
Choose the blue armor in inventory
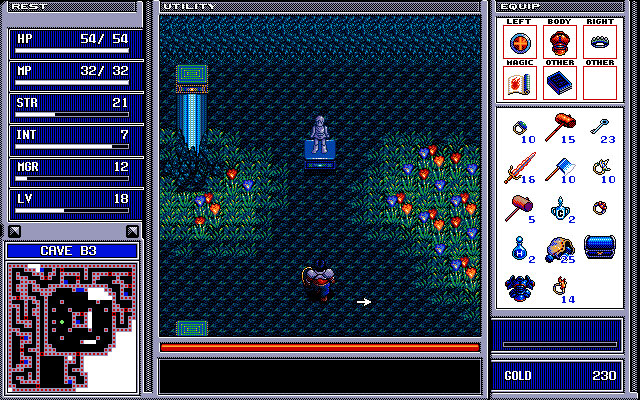519,287
